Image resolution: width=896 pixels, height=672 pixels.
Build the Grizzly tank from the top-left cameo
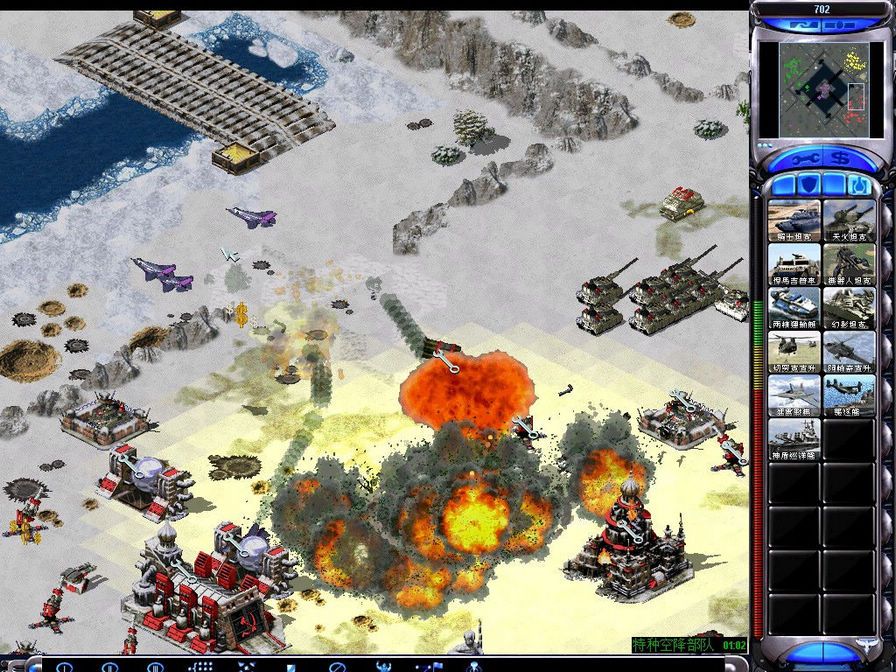point(794,221)
